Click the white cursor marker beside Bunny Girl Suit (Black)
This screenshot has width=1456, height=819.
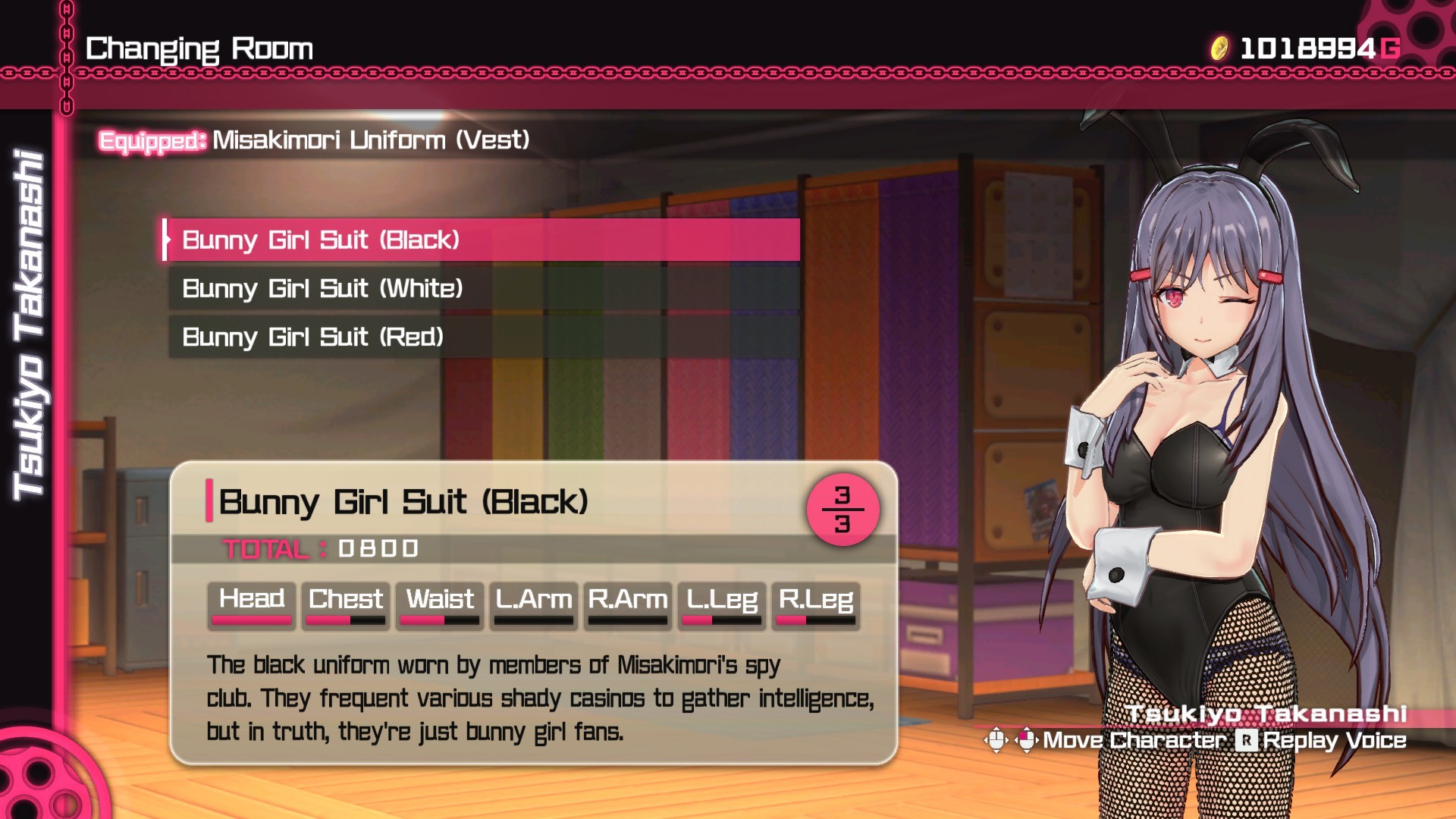(x=166, y=240)
